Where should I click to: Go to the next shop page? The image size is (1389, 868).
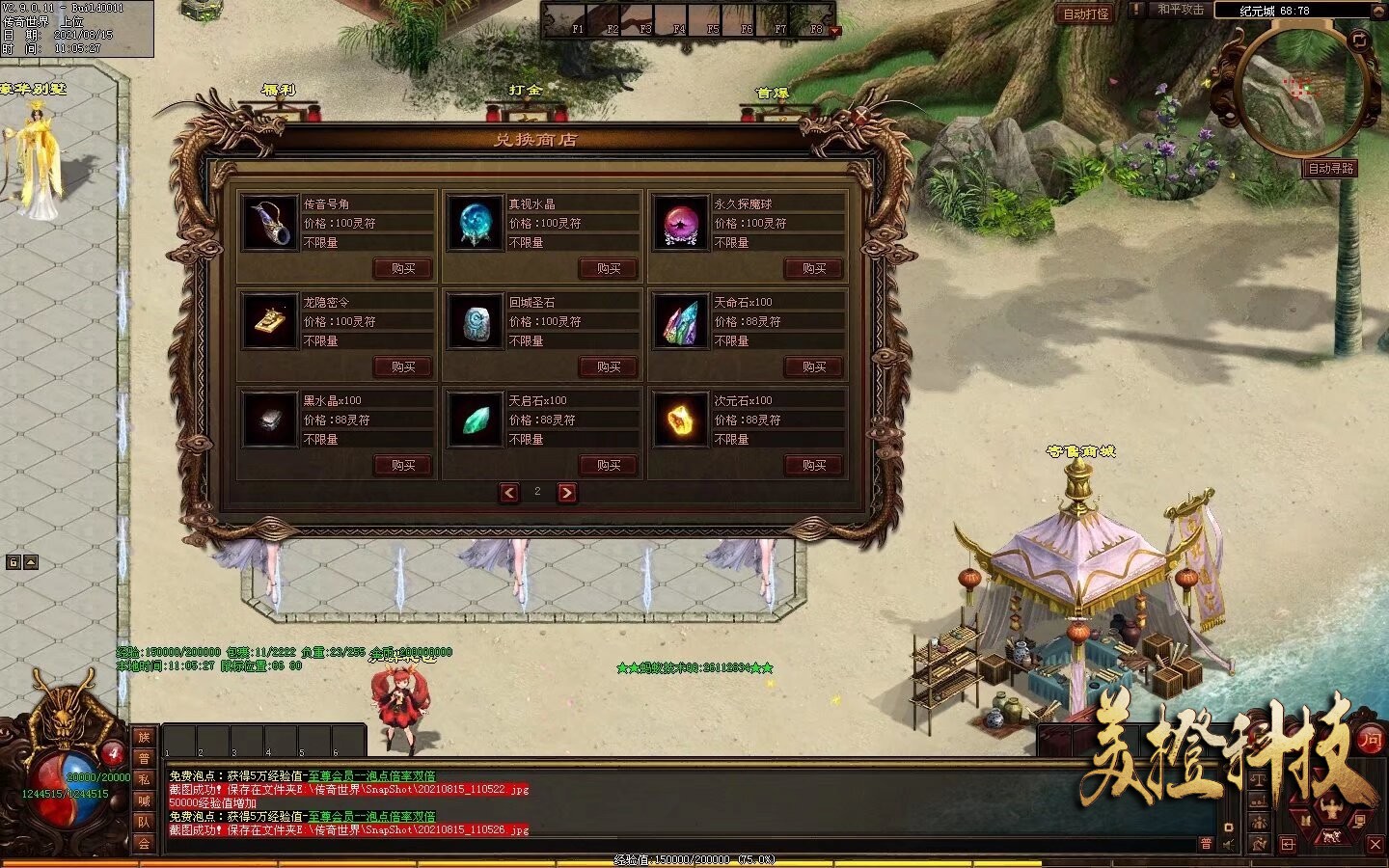(567, 493)
